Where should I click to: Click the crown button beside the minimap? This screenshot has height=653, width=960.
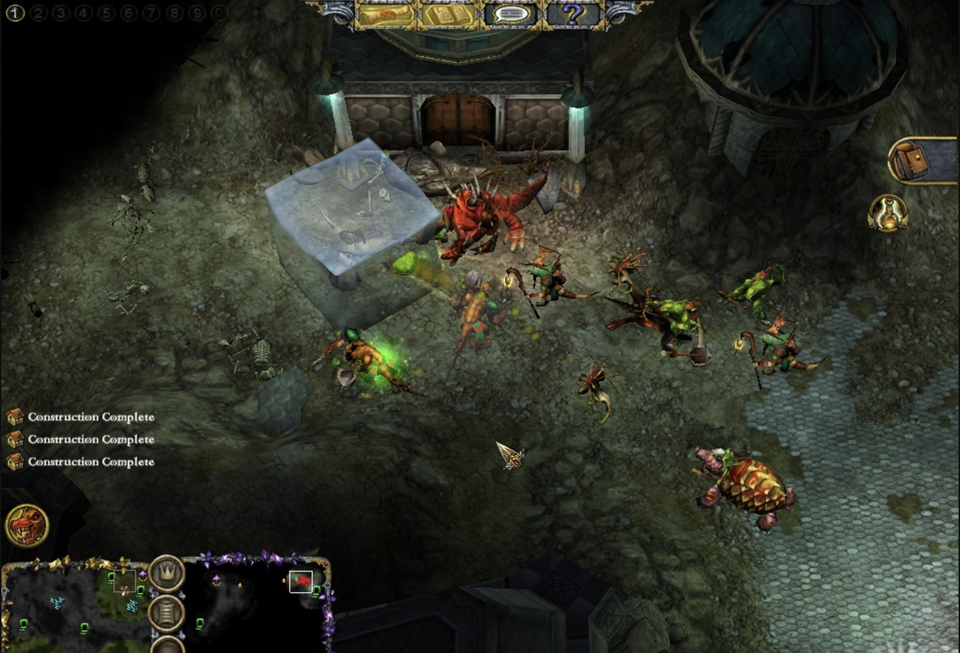click(167, 574)
